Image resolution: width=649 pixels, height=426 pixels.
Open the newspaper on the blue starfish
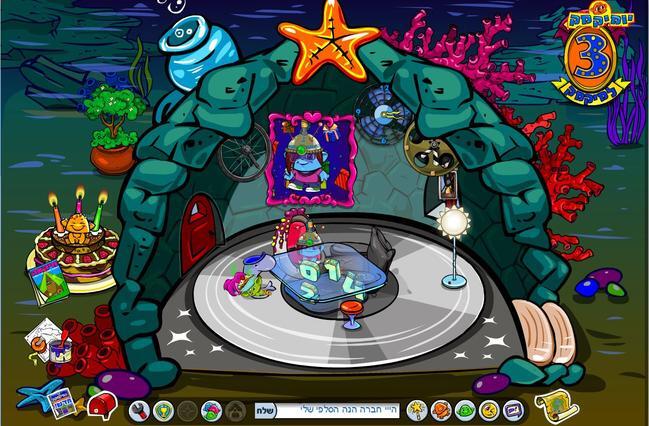click(60, 402)
